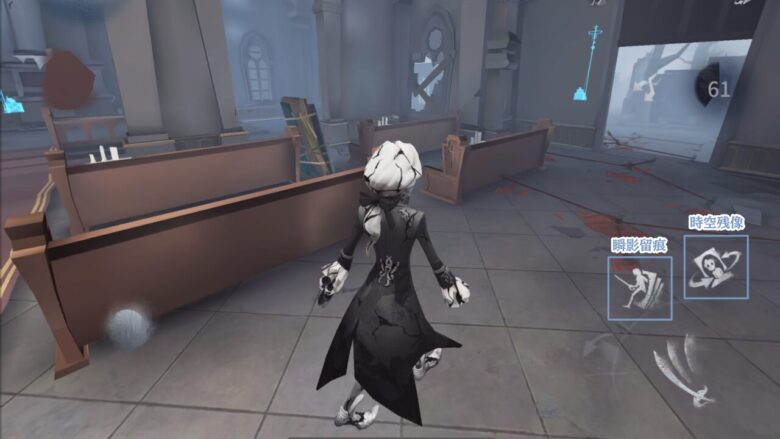
Task: Tap the sword slash attack button
Action: click(x=682, y=372)
